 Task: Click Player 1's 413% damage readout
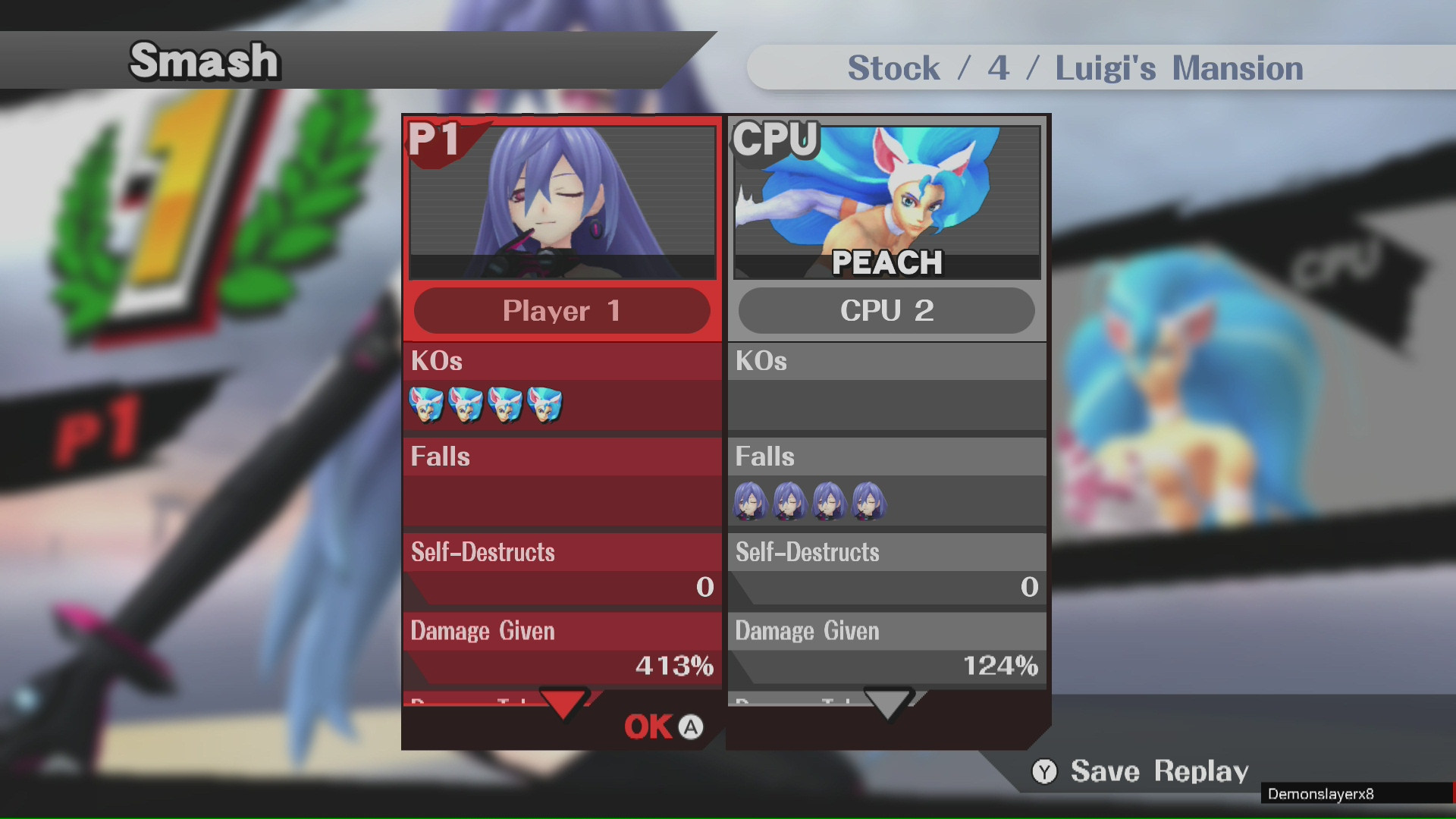click(x=673, y=667)
